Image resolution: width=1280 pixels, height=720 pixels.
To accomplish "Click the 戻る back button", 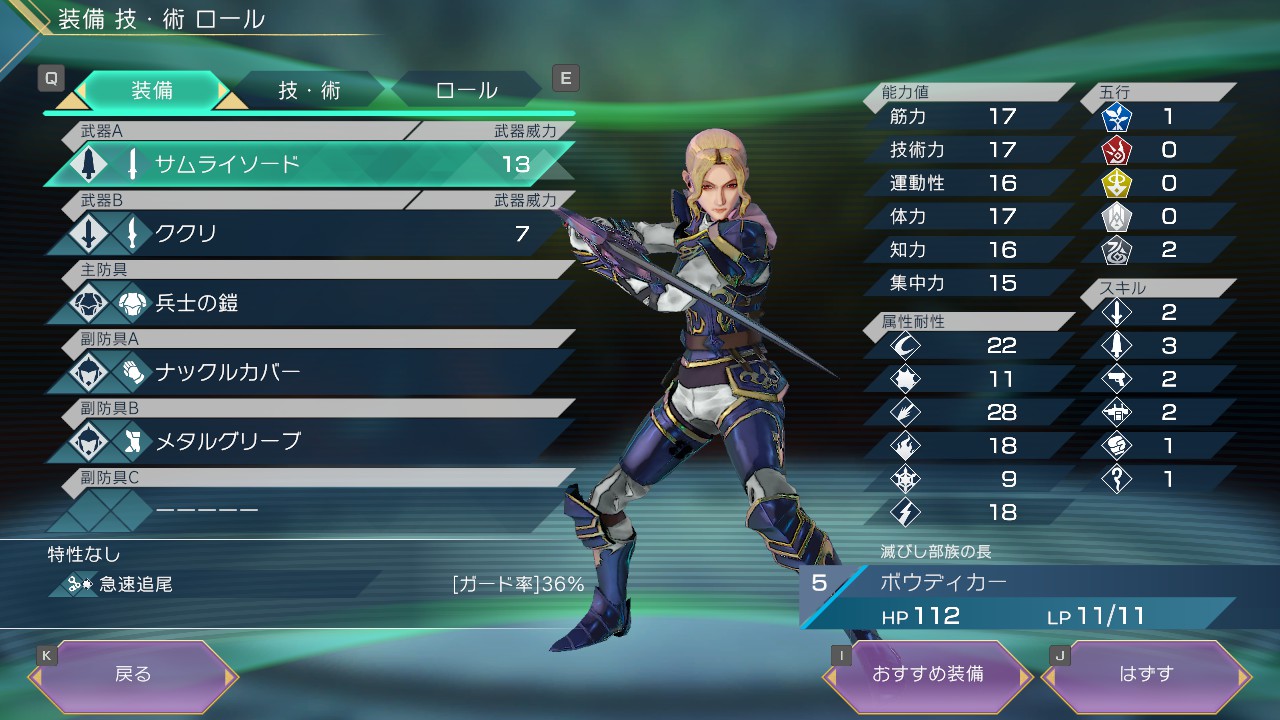I will [133, 675].
